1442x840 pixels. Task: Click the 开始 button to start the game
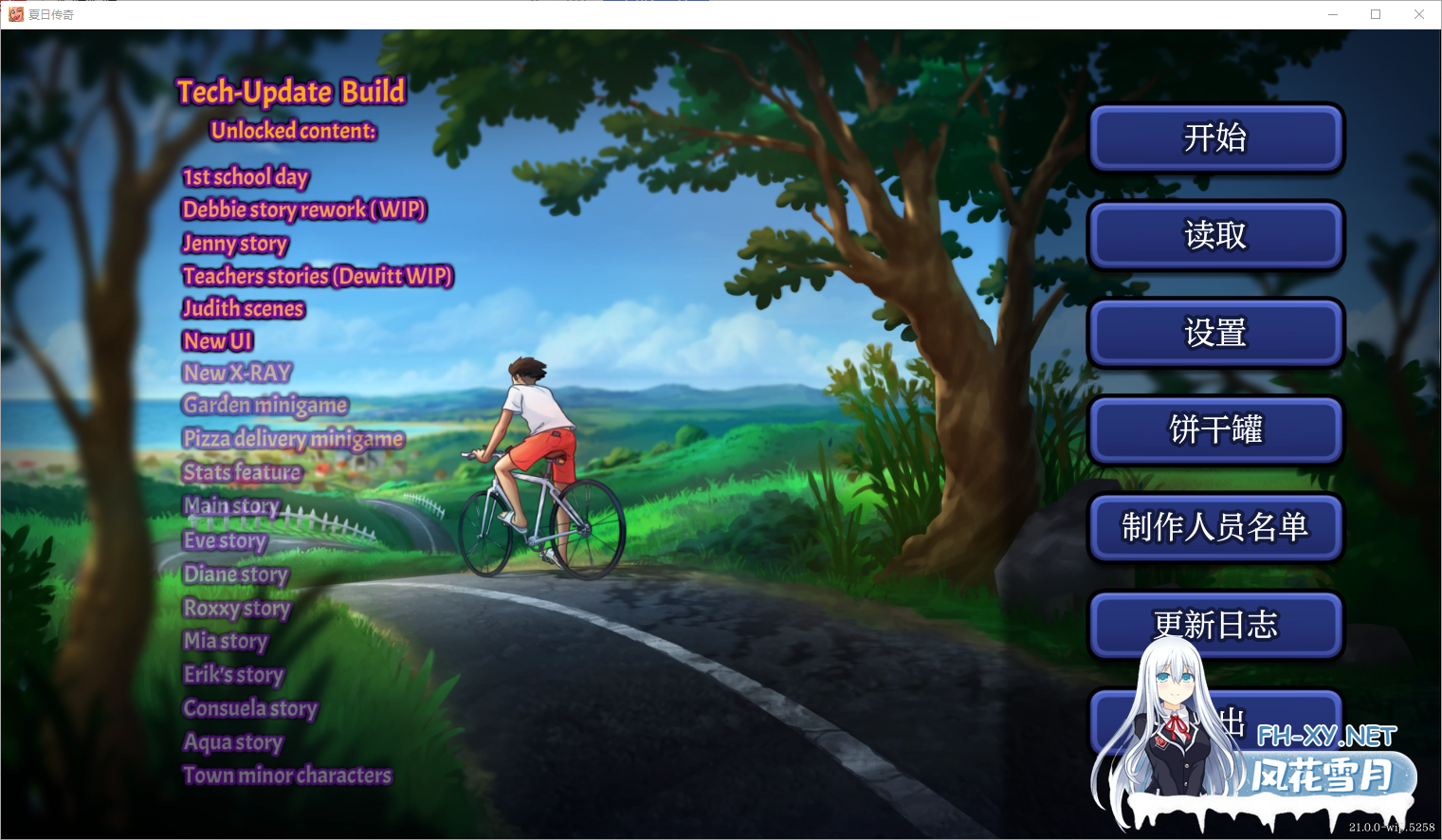coord(1216,138)
